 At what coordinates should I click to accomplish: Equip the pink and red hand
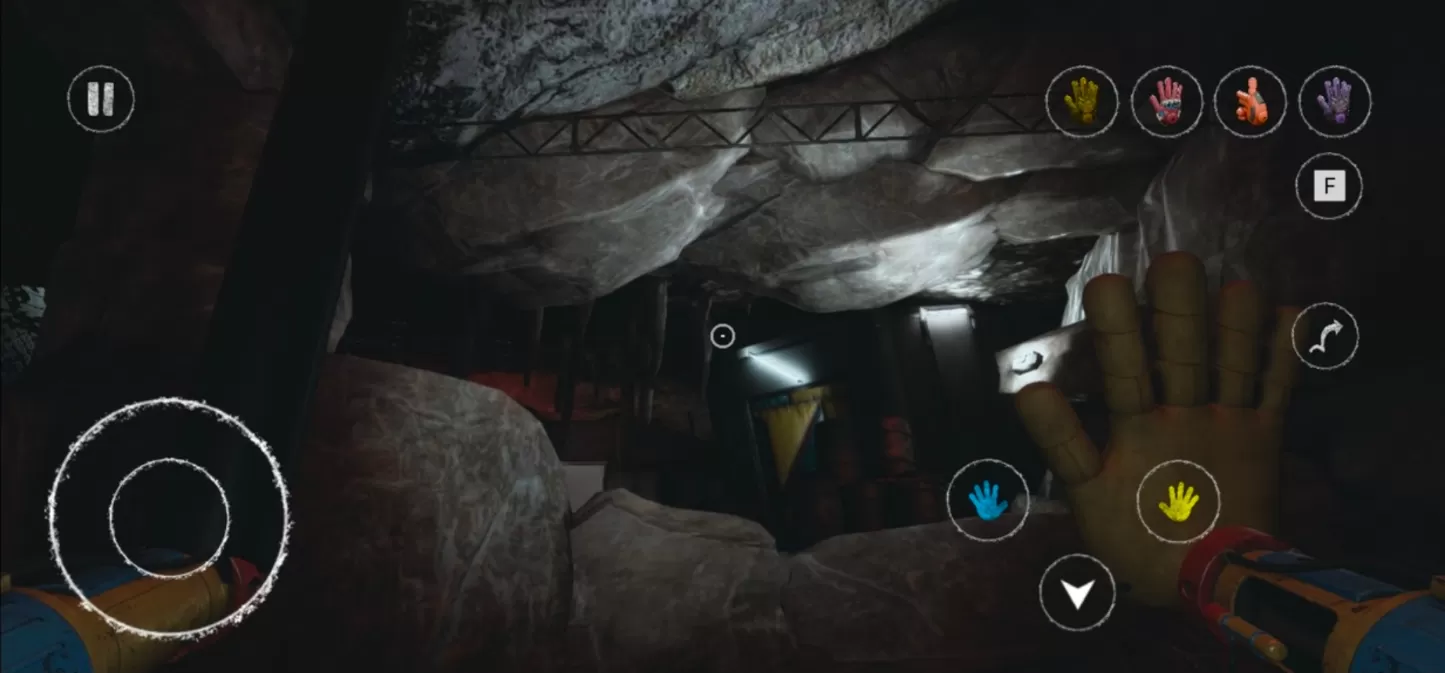(1166, 102)
